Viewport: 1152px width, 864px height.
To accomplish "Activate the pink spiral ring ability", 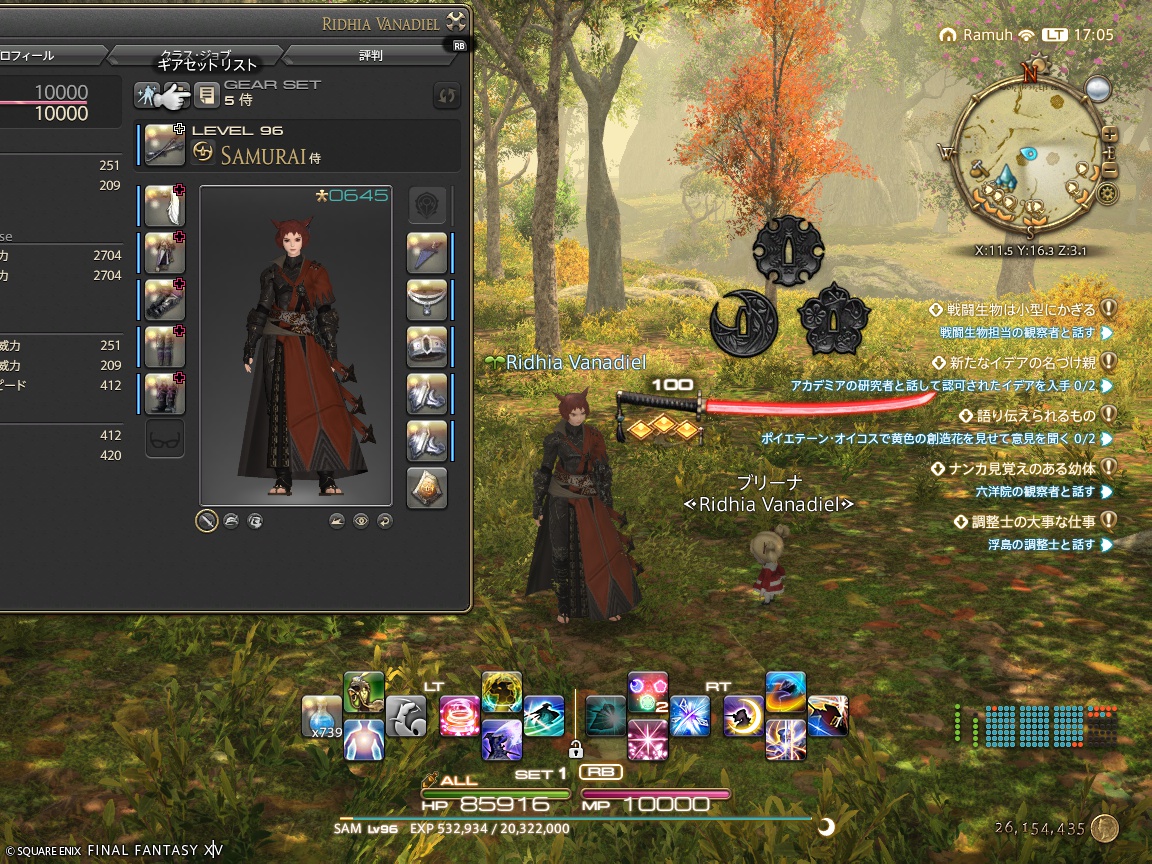I will [460, 716].
